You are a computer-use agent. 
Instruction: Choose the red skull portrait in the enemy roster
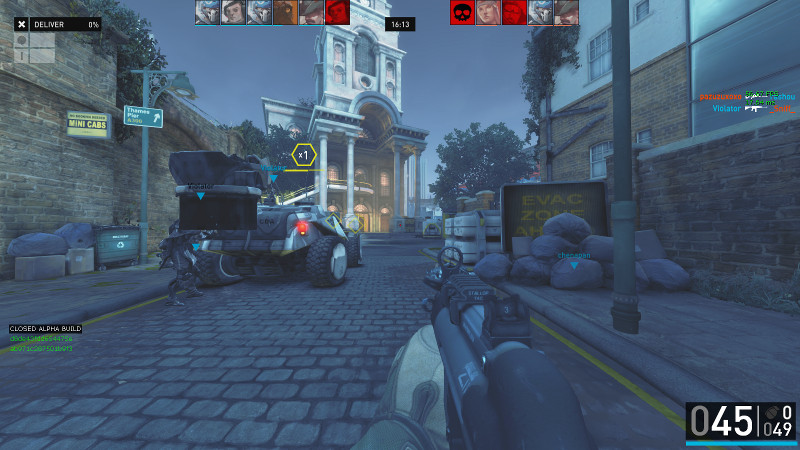[x=463, y=12]
